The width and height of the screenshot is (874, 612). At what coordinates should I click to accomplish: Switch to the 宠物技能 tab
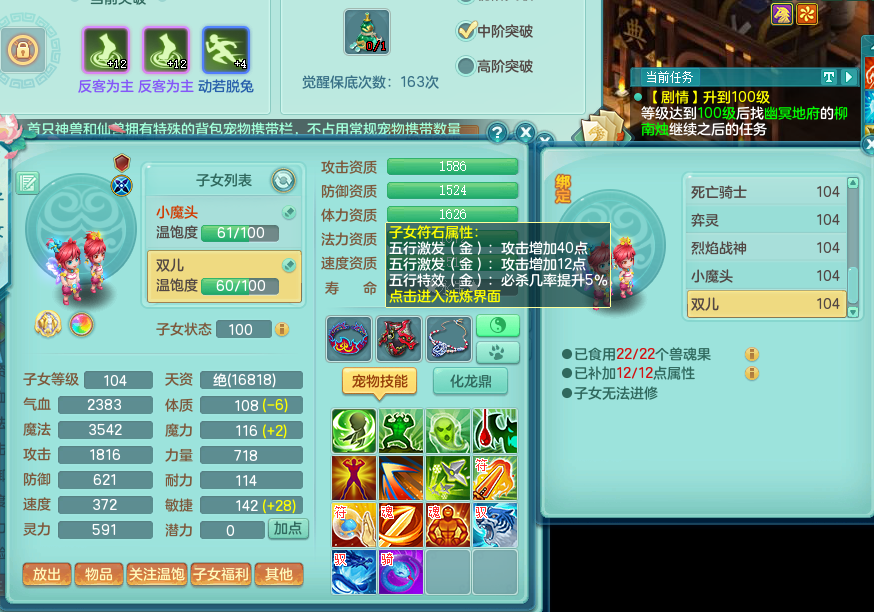point(379,381)
